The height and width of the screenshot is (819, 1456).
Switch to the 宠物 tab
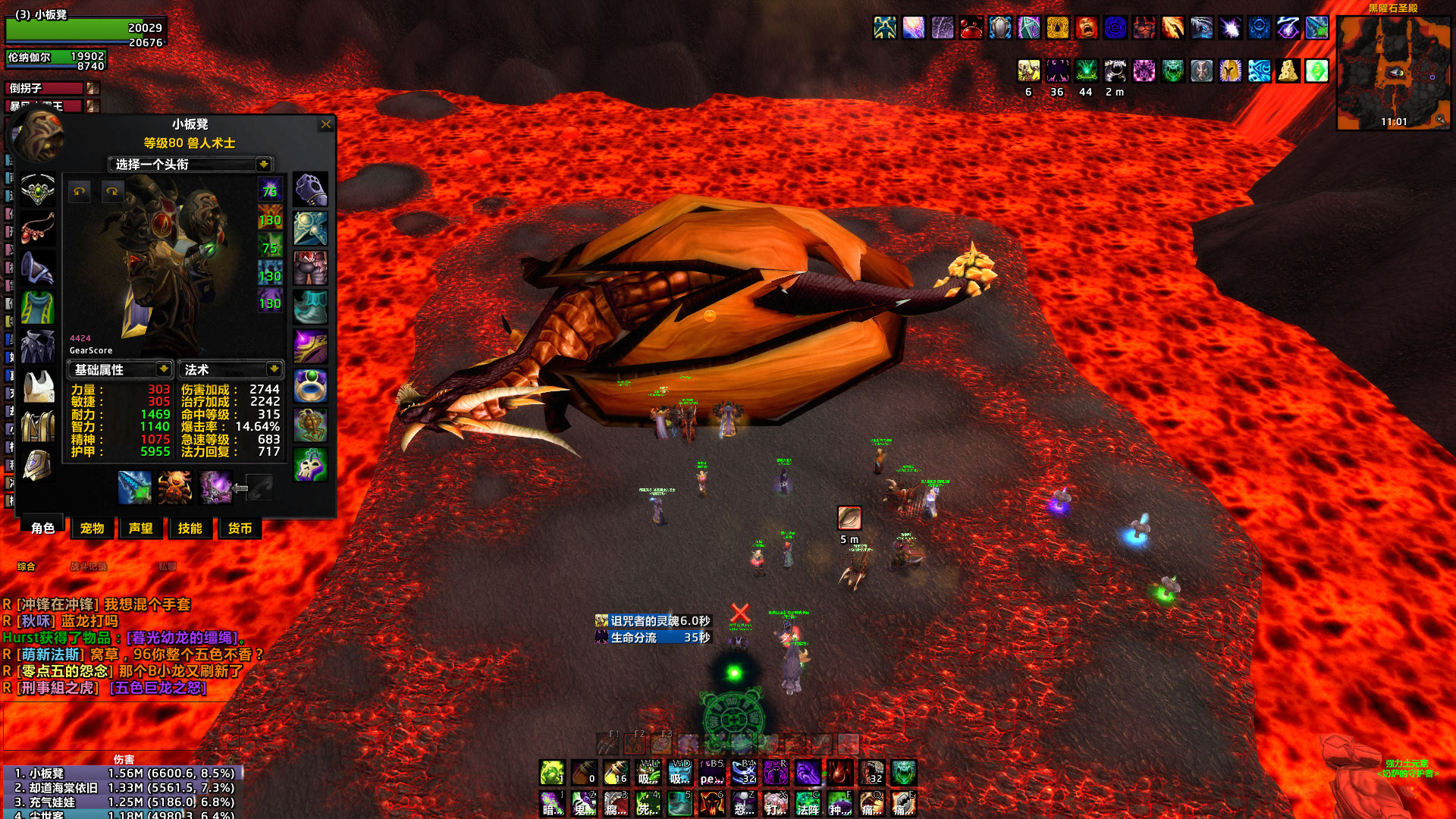[92, 529]
